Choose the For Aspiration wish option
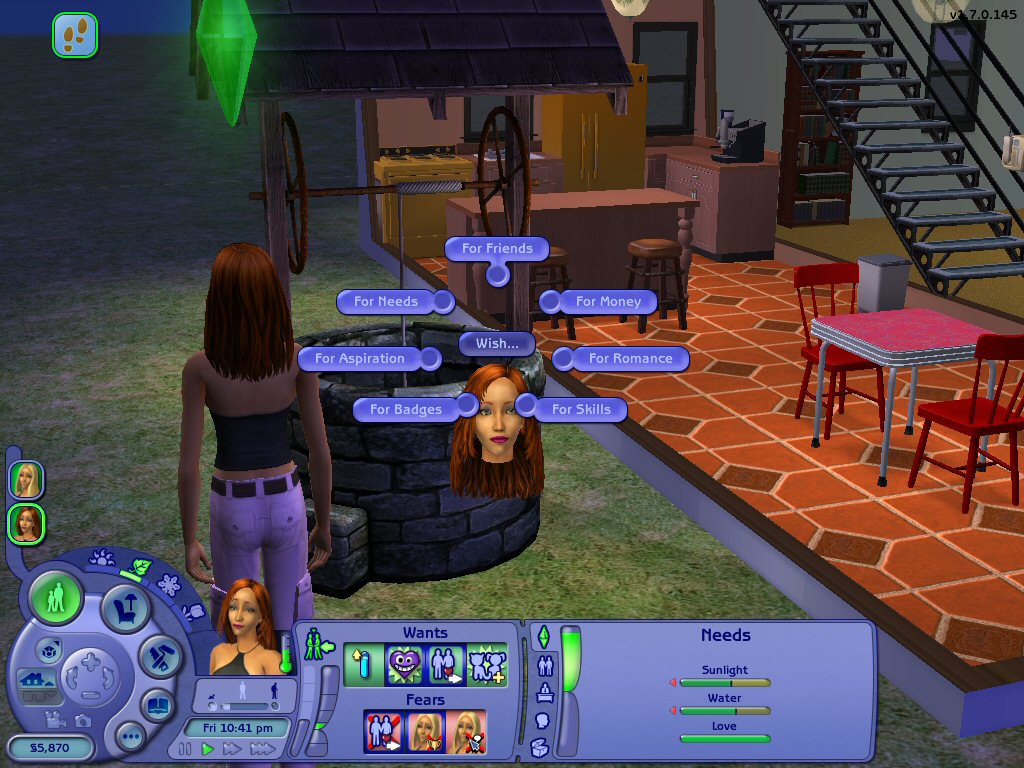Image resolution: width=1024 pixels, height=768 pixels. (360, 358)
